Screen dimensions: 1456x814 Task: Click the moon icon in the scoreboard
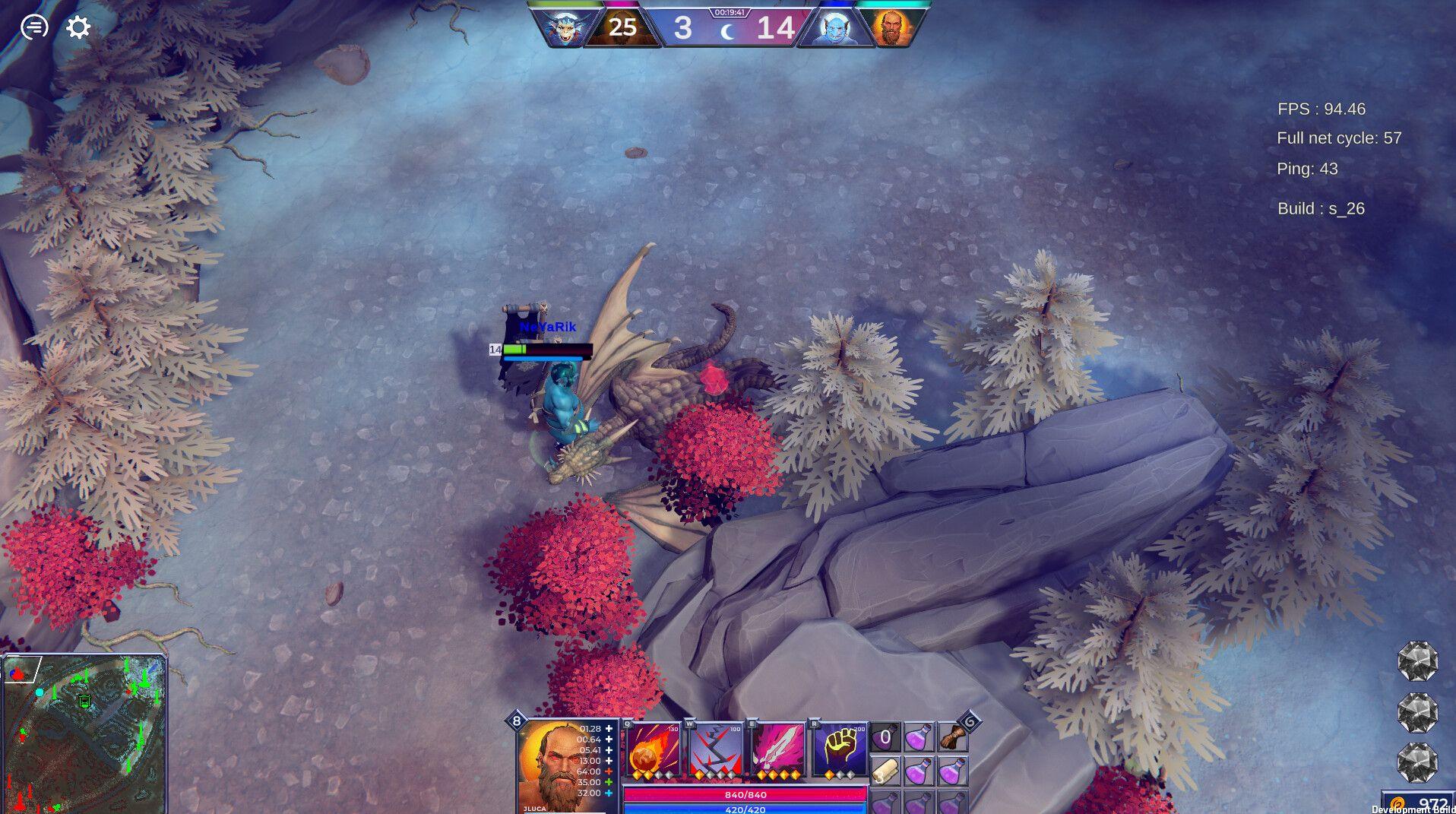click(726, 31)
